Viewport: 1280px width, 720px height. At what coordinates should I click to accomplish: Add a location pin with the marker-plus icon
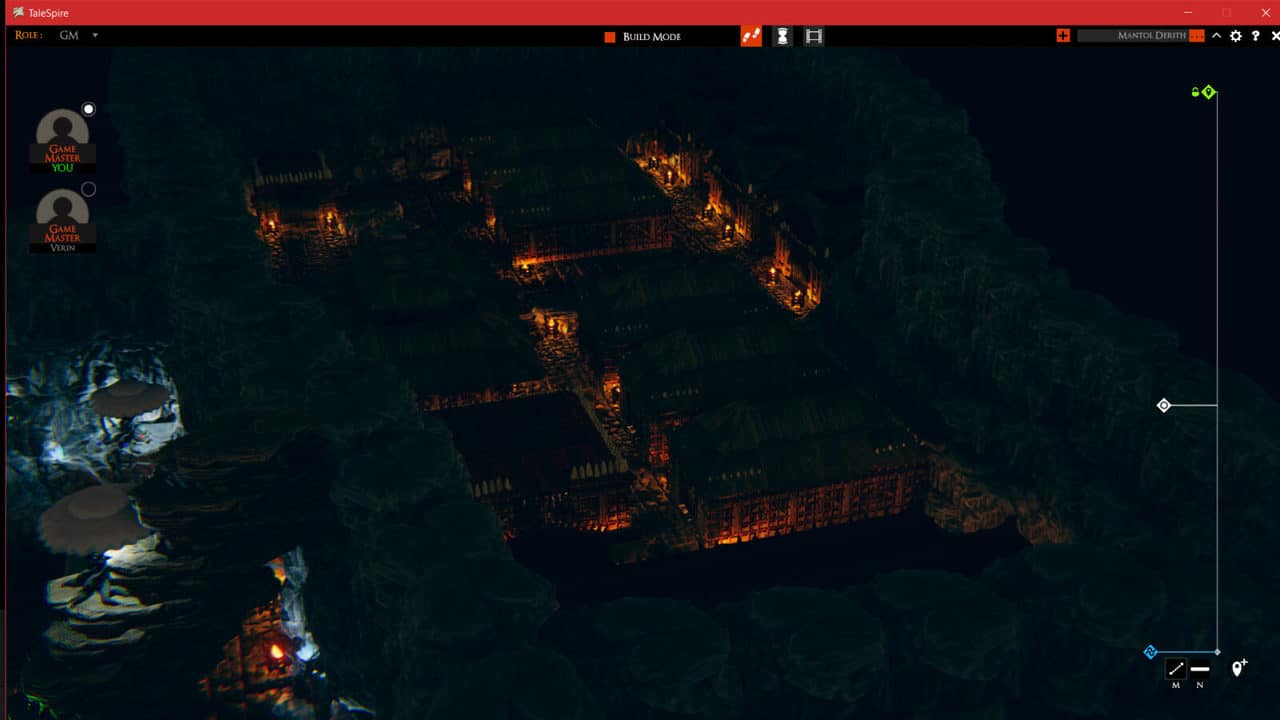[x=1239, y=668]
